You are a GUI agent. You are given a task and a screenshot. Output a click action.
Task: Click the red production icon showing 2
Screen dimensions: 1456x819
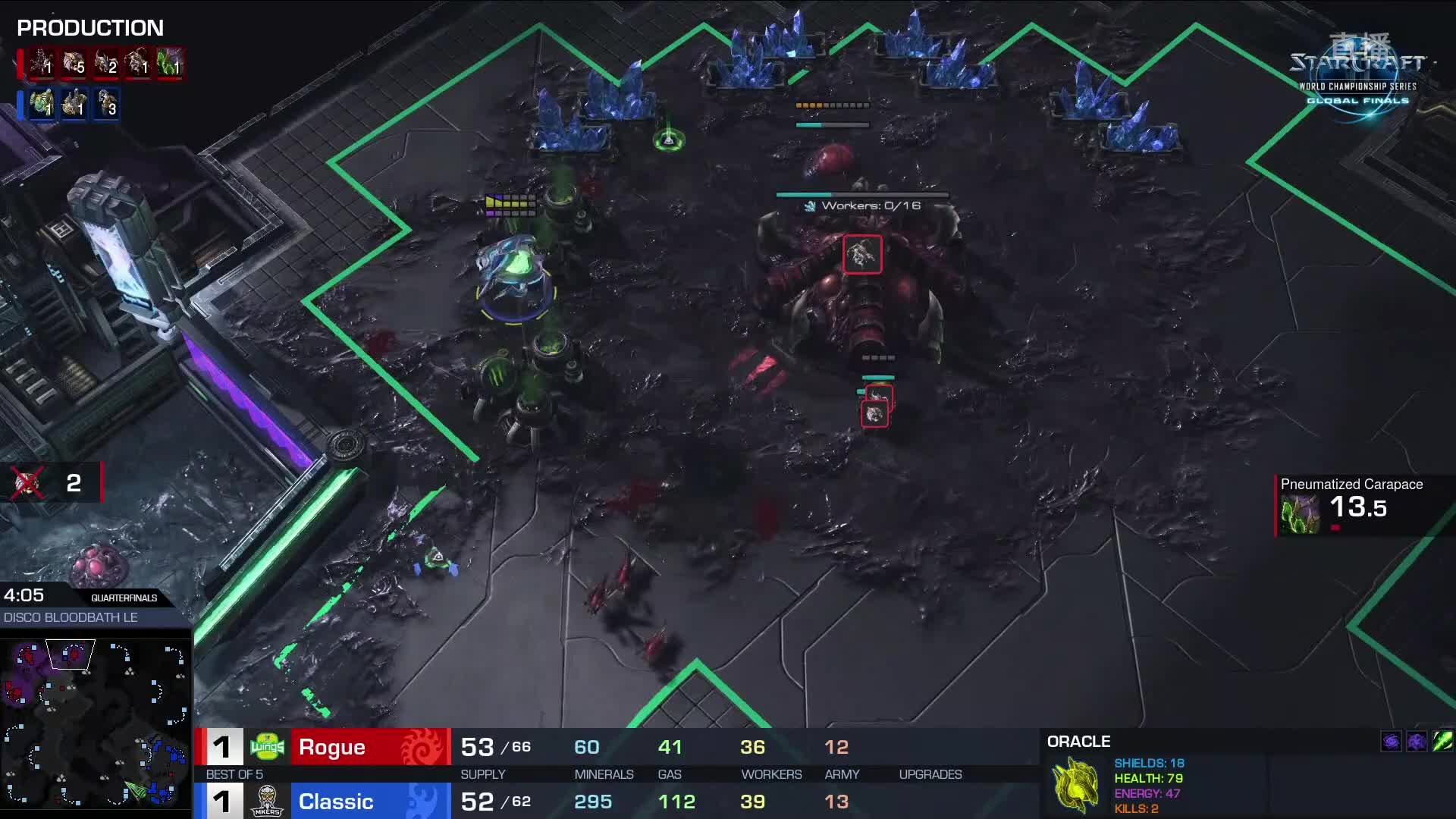(105, 64)
